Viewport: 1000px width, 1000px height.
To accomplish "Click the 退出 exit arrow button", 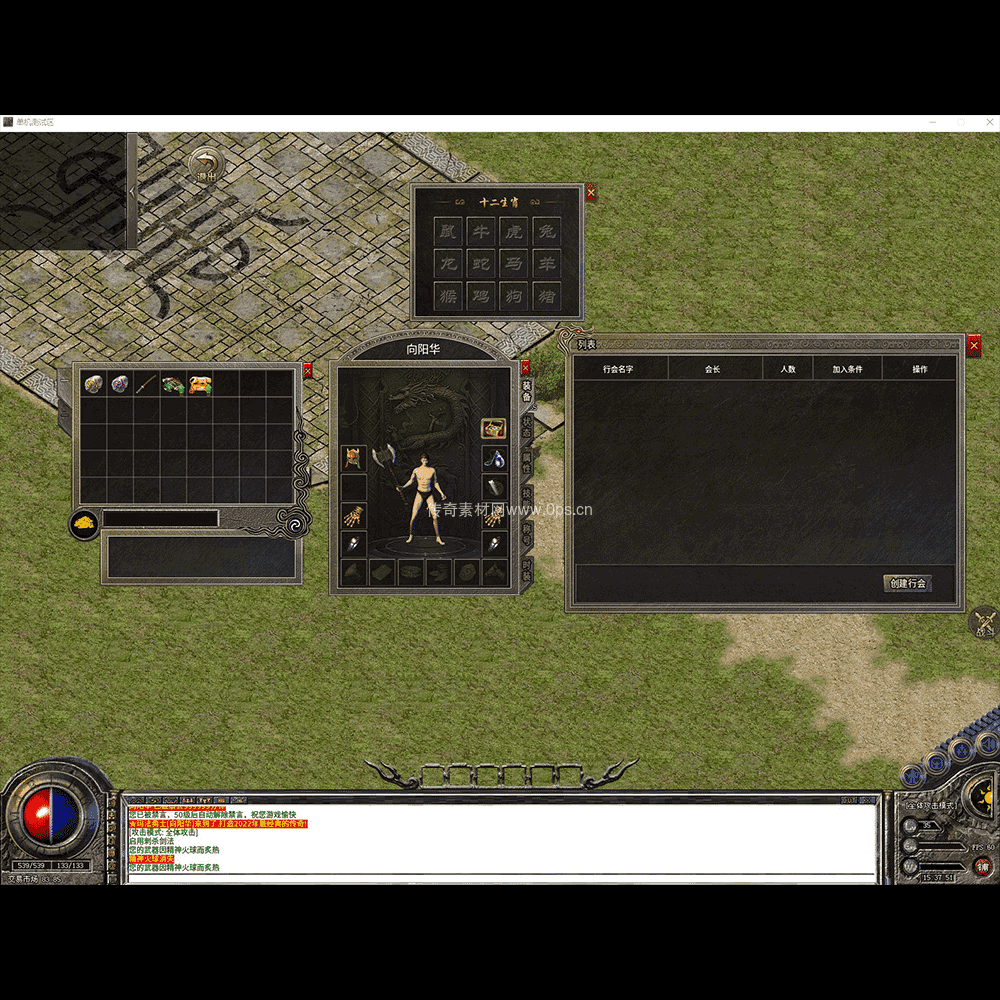I will point(205,164).
